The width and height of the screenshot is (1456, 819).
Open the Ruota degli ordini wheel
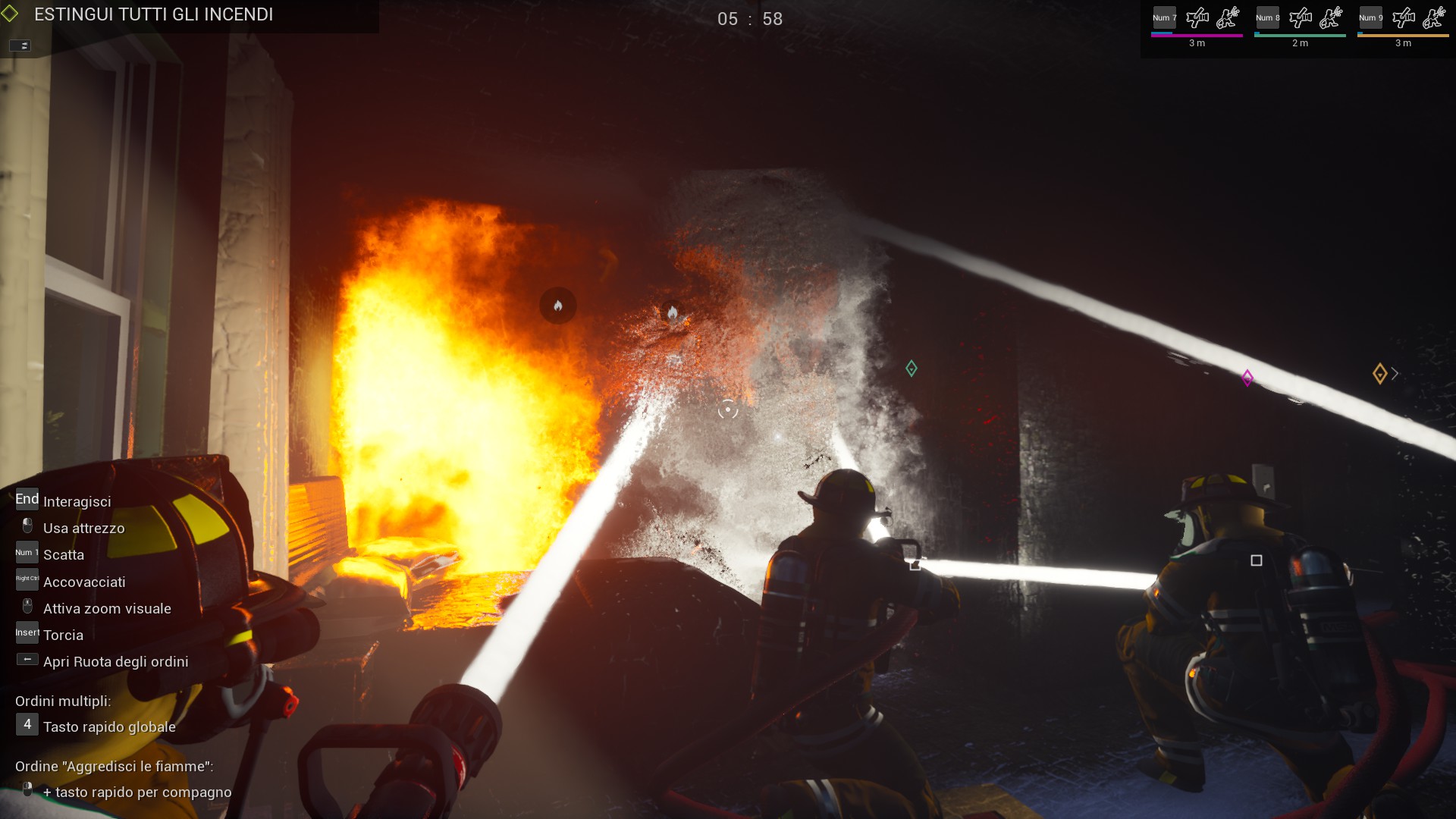(x=115, y=661)
